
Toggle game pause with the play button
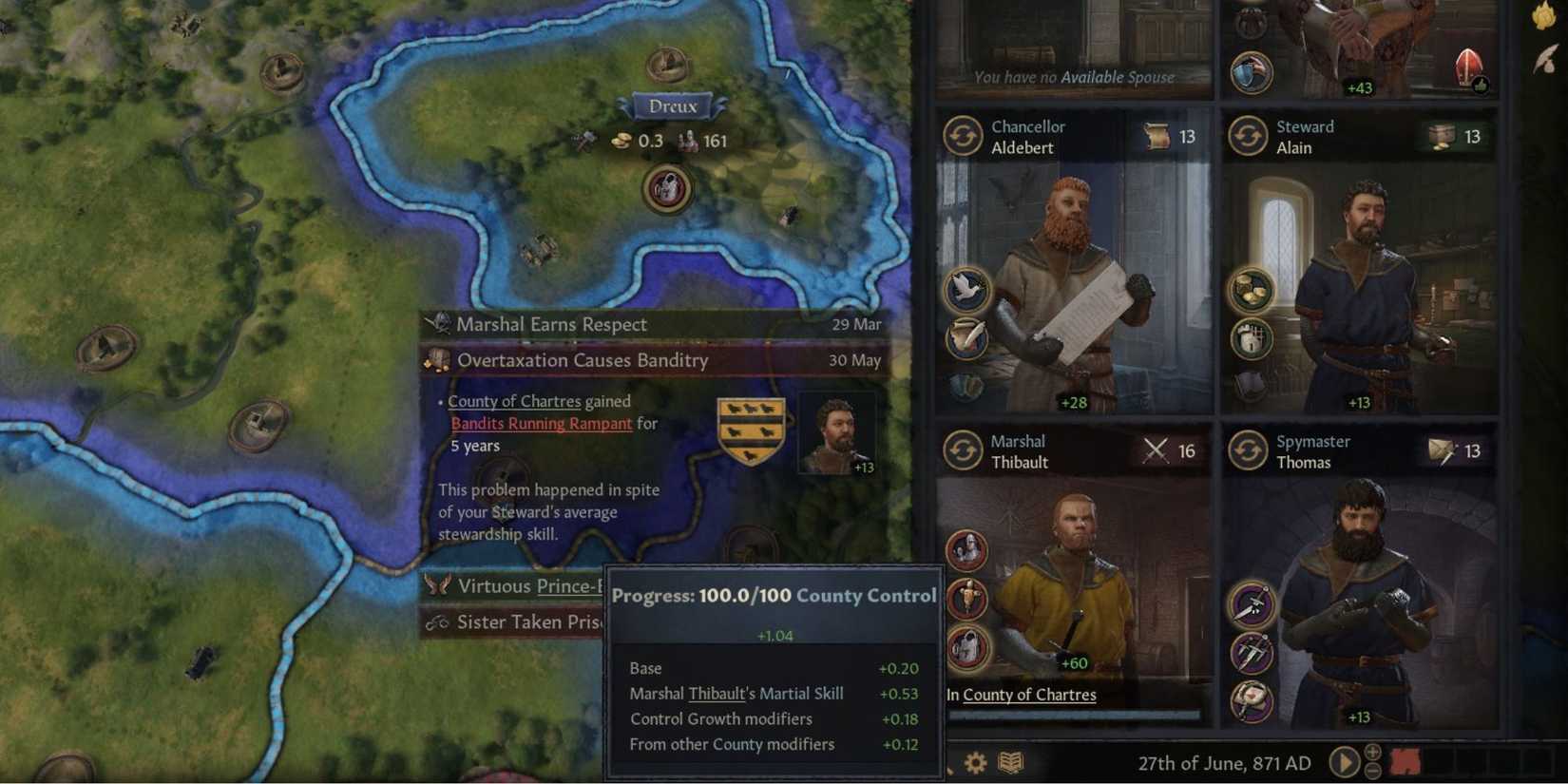(1345, 762)
